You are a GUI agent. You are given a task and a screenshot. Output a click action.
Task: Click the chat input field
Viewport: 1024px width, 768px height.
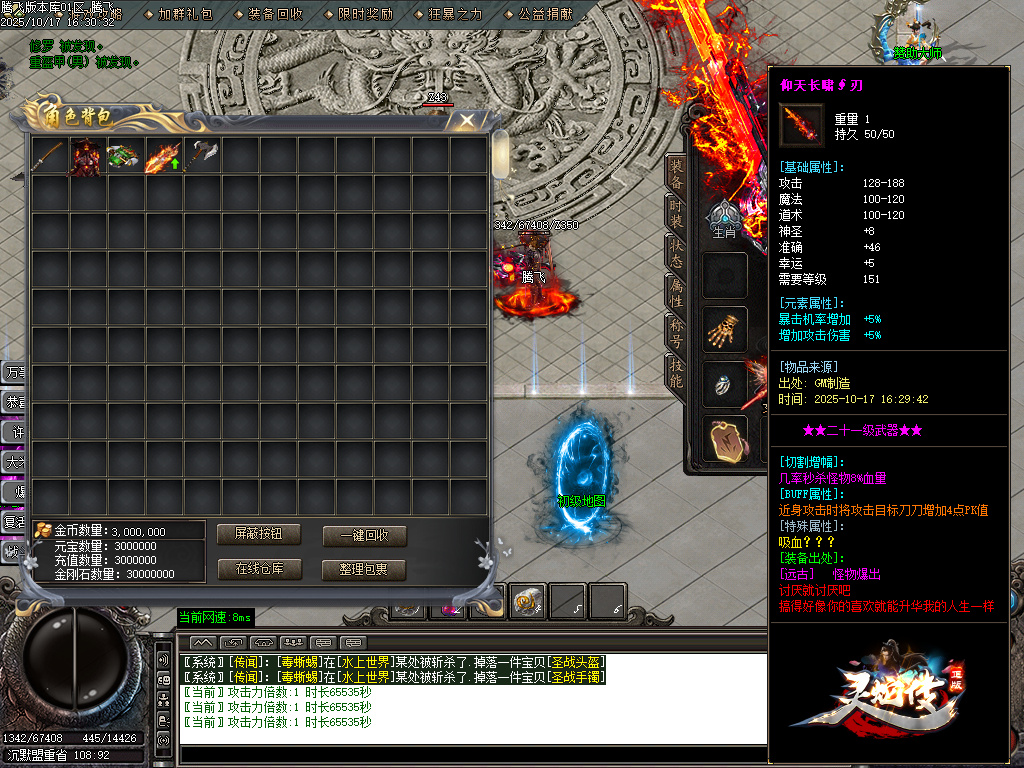(x=470, y=738)
